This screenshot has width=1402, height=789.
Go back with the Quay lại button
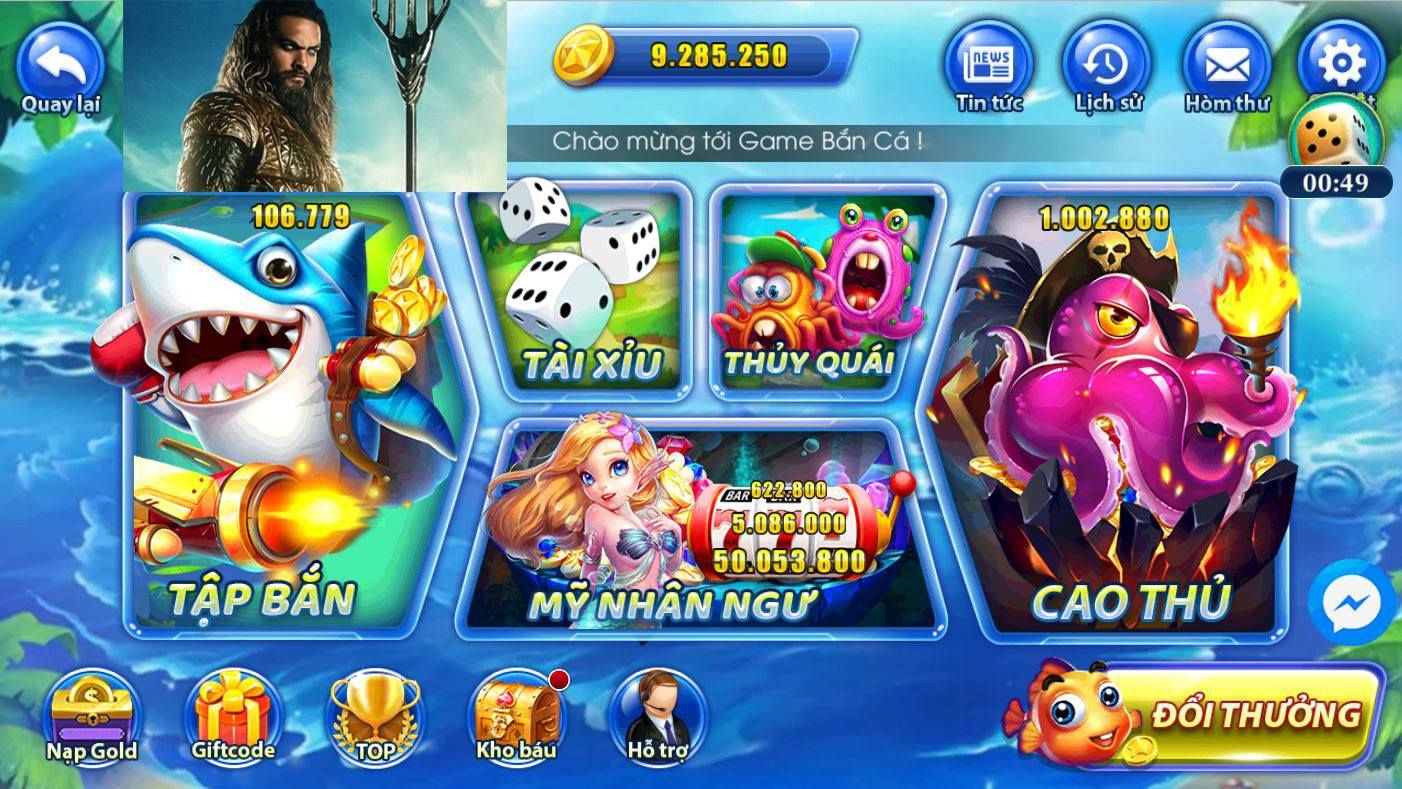(x=60, y=68)
